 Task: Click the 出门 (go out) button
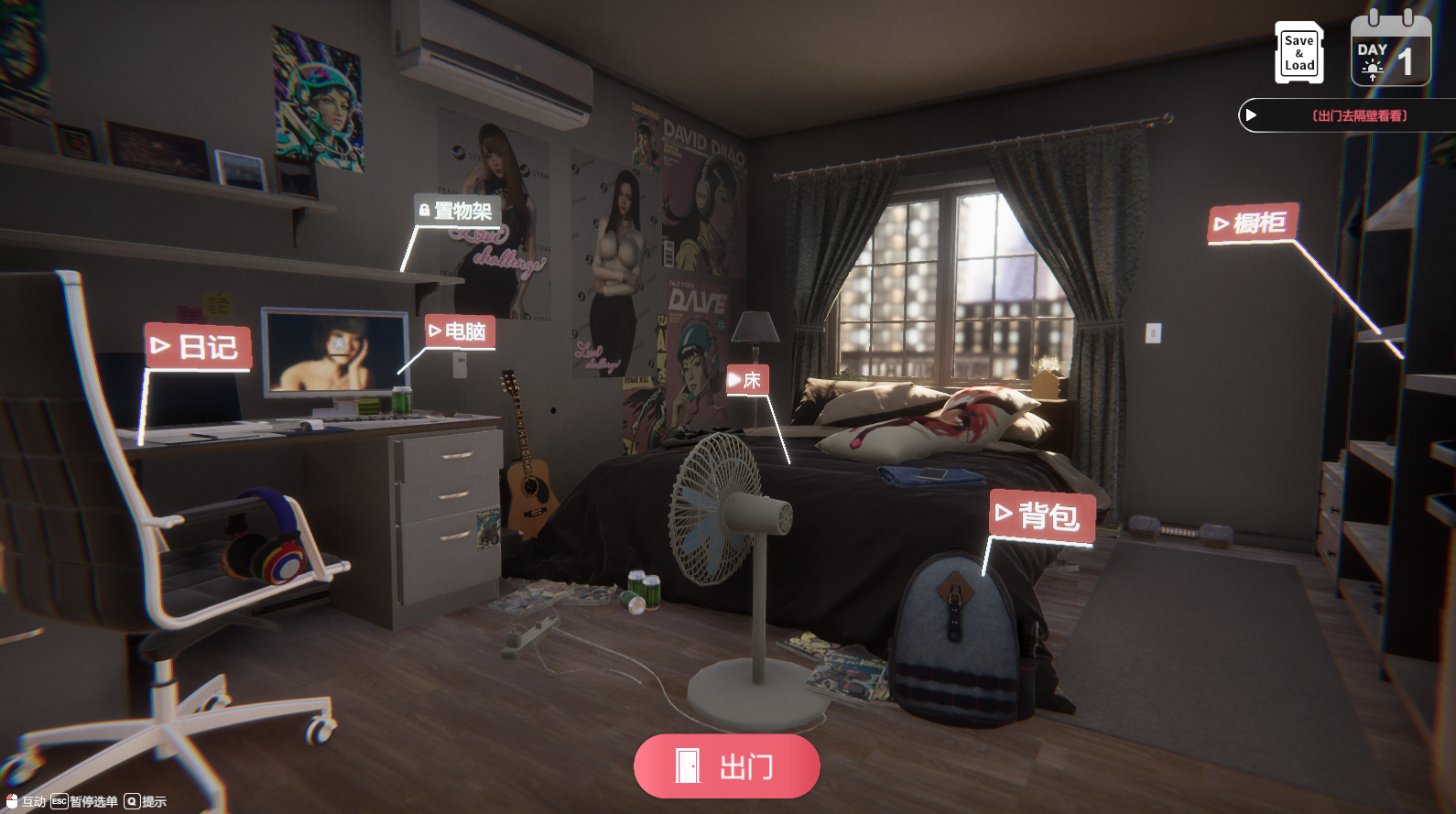point(726,766)
